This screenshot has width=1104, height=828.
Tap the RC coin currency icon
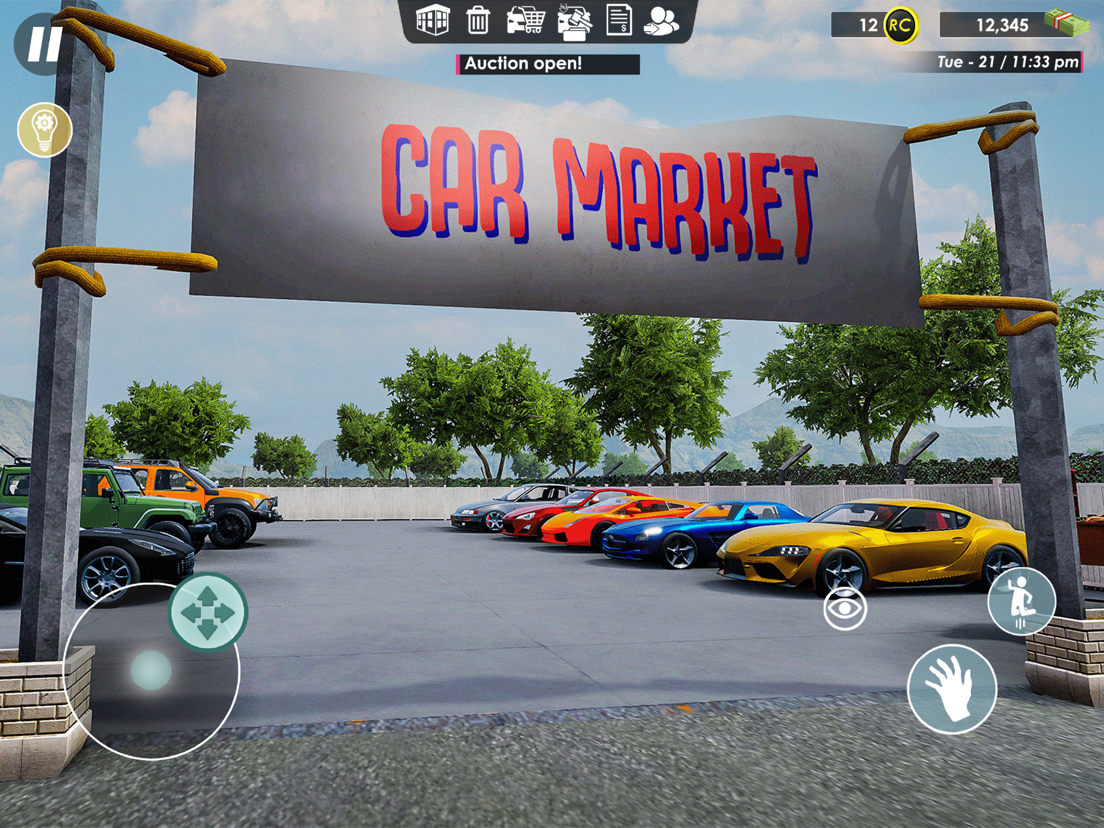point(900,25)
